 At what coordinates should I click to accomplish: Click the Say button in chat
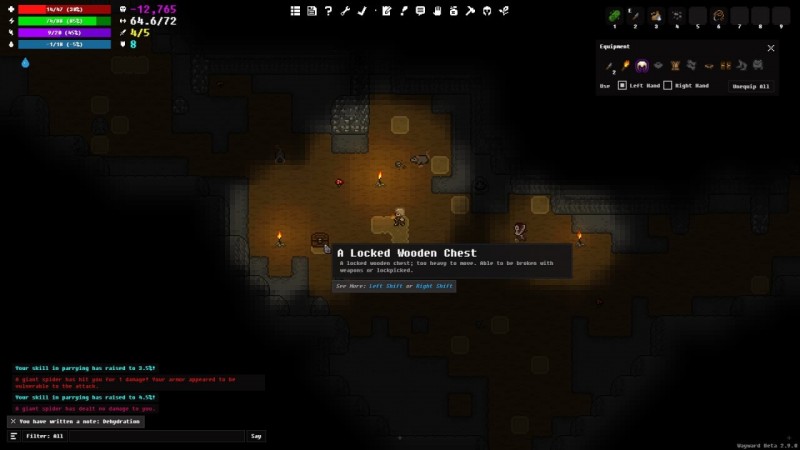click(x=257, y=436)
